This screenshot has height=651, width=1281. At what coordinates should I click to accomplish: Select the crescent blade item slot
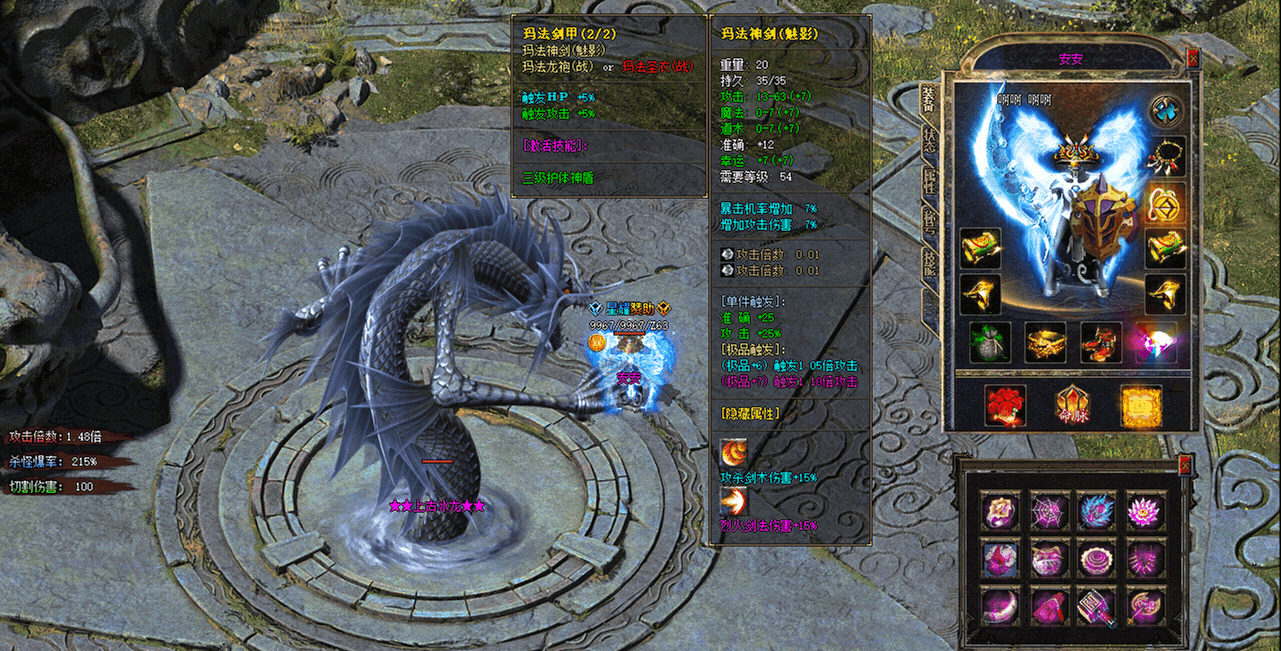coord(1002,606)
